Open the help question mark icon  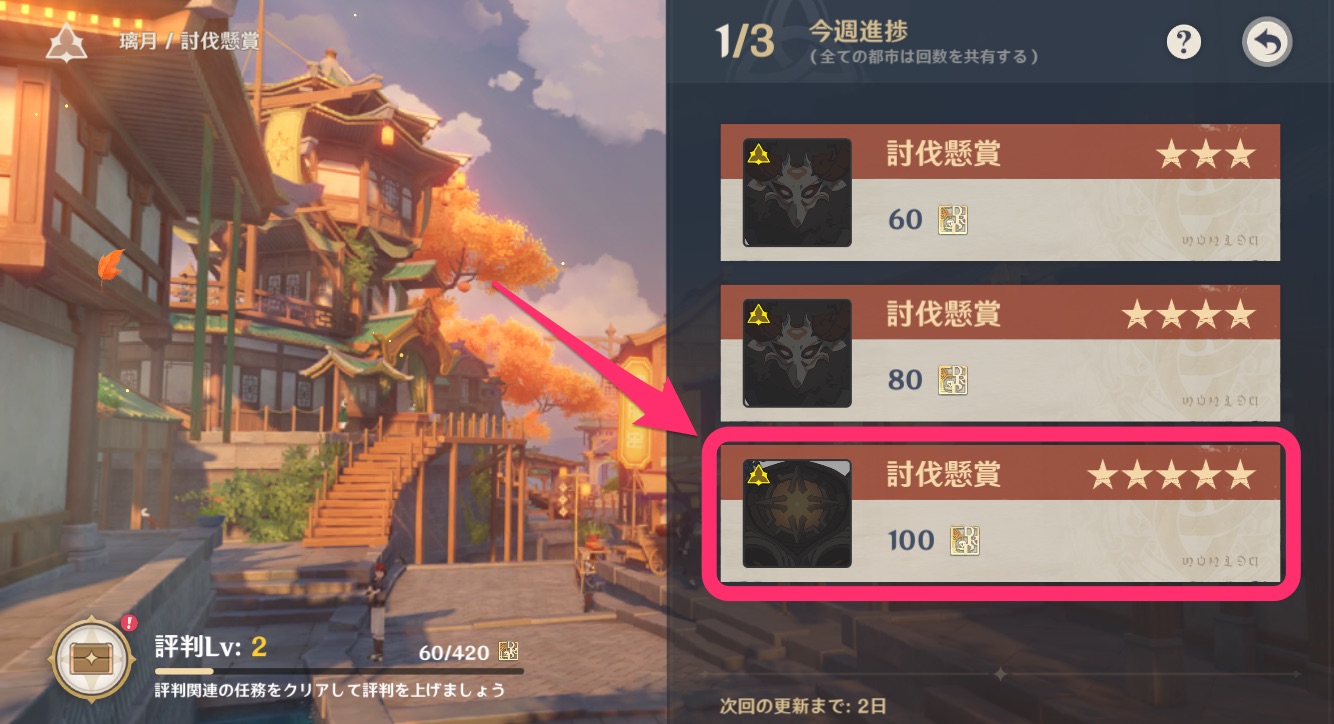pos(1183,42)
